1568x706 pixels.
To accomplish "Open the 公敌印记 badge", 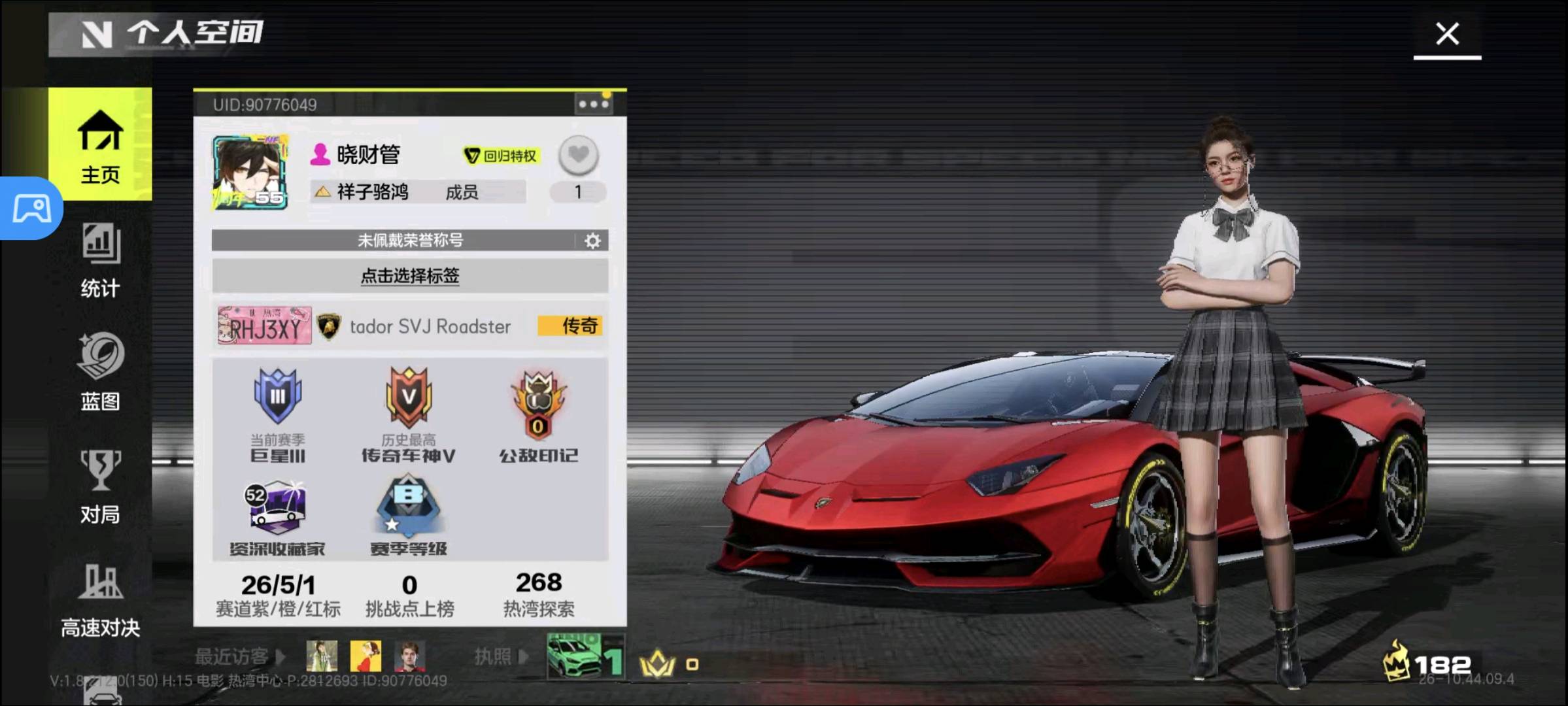I will 538,413.
